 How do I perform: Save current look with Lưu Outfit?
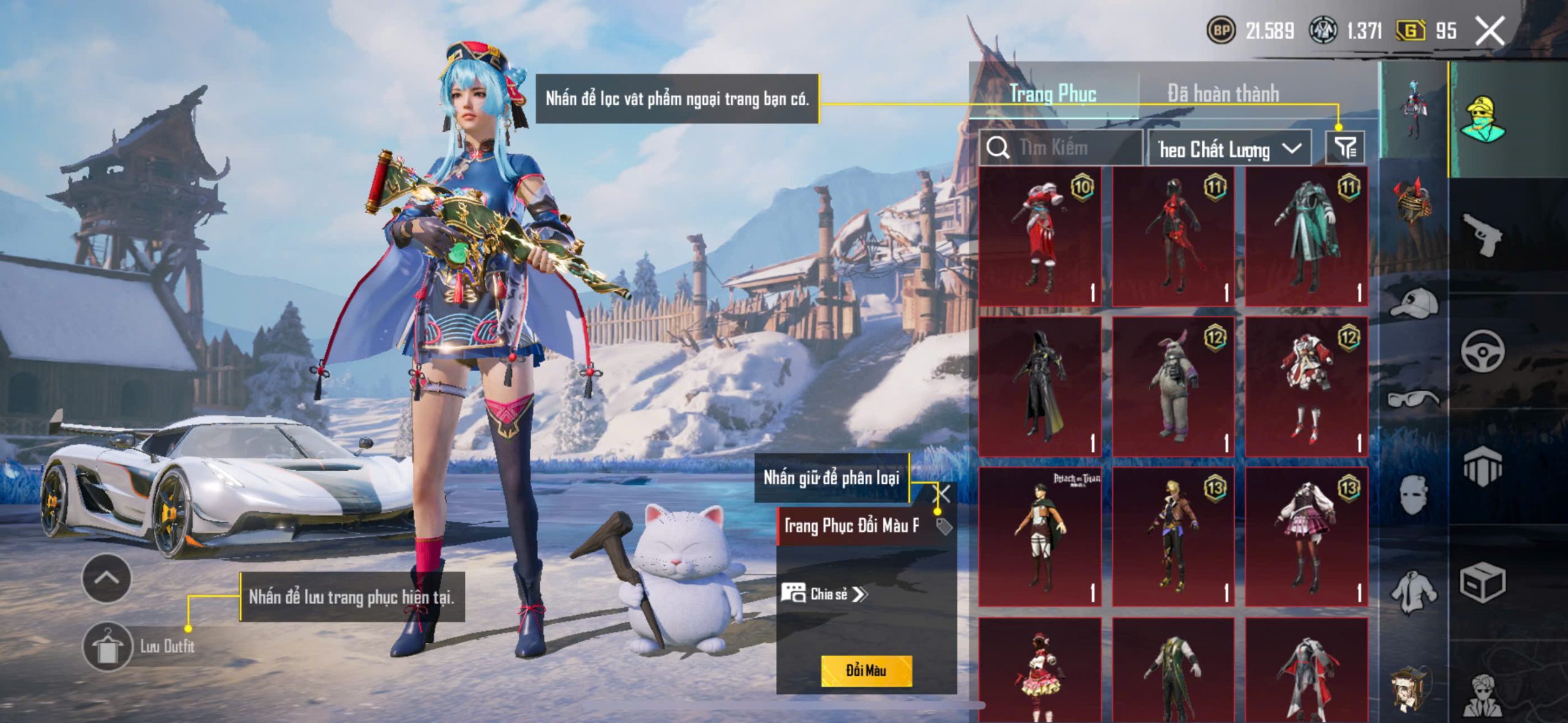point(140,646)
